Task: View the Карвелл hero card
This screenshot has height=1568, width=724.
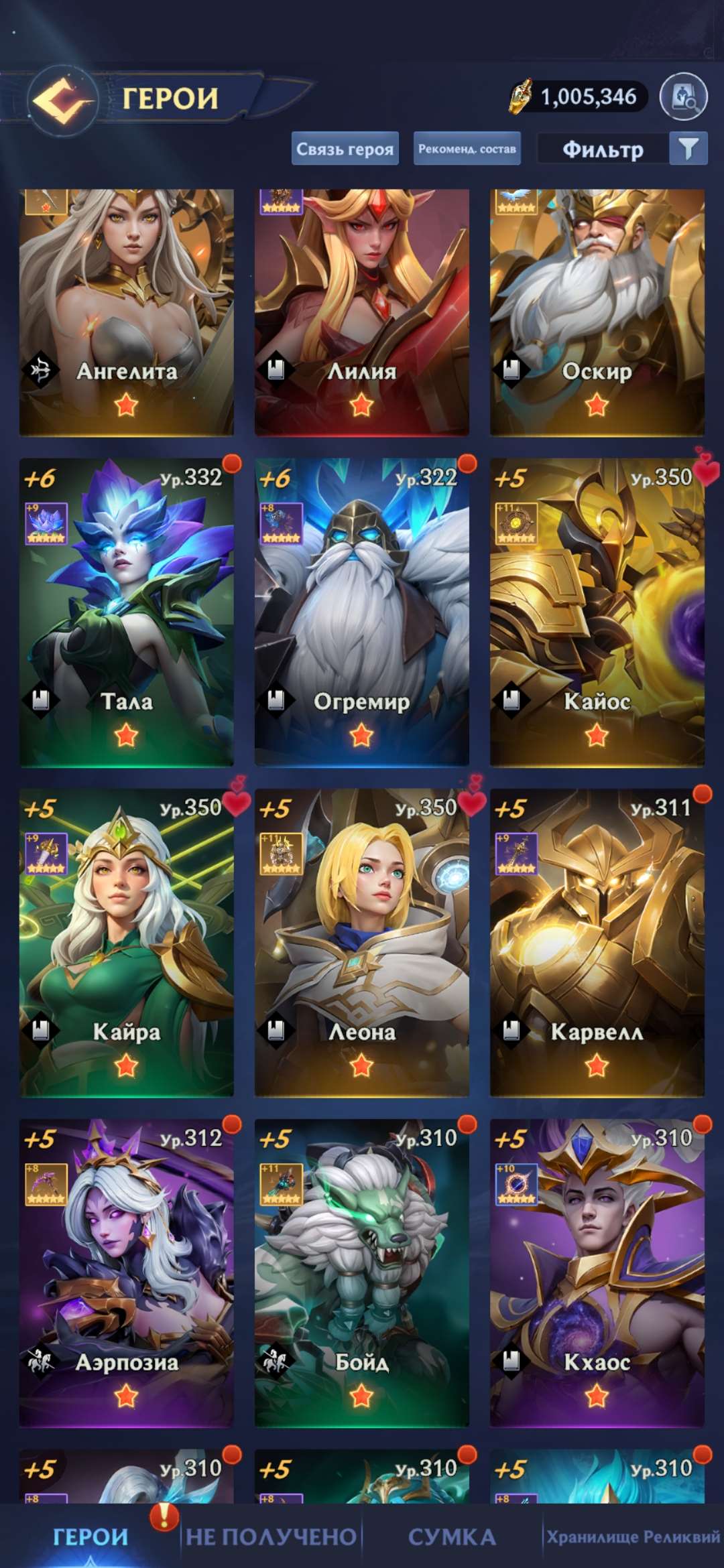Action: [597, 942]
